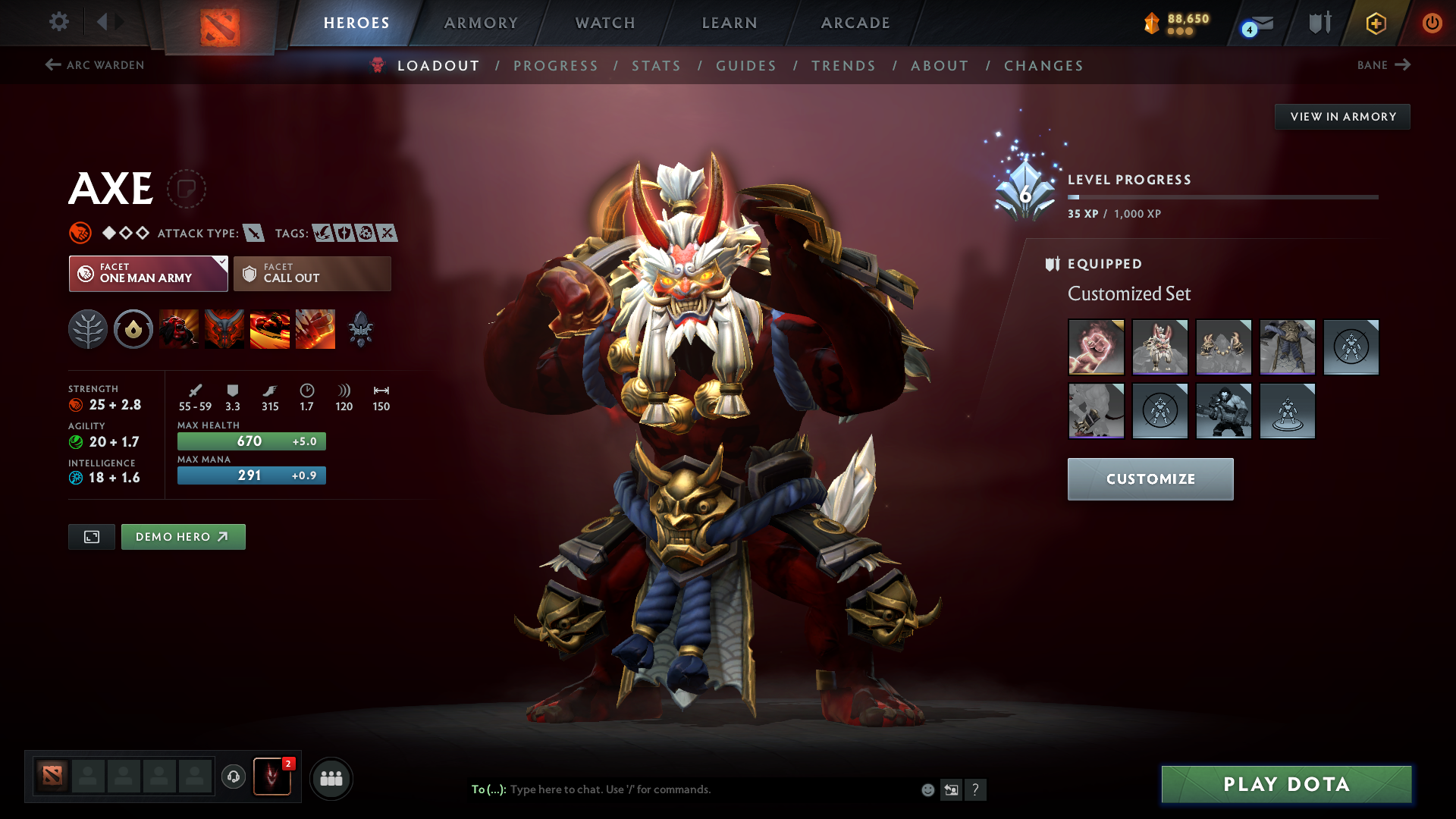Switch to the Stats tab
1456x819 pixels.
pyautogui.click(x=656, y=65)
